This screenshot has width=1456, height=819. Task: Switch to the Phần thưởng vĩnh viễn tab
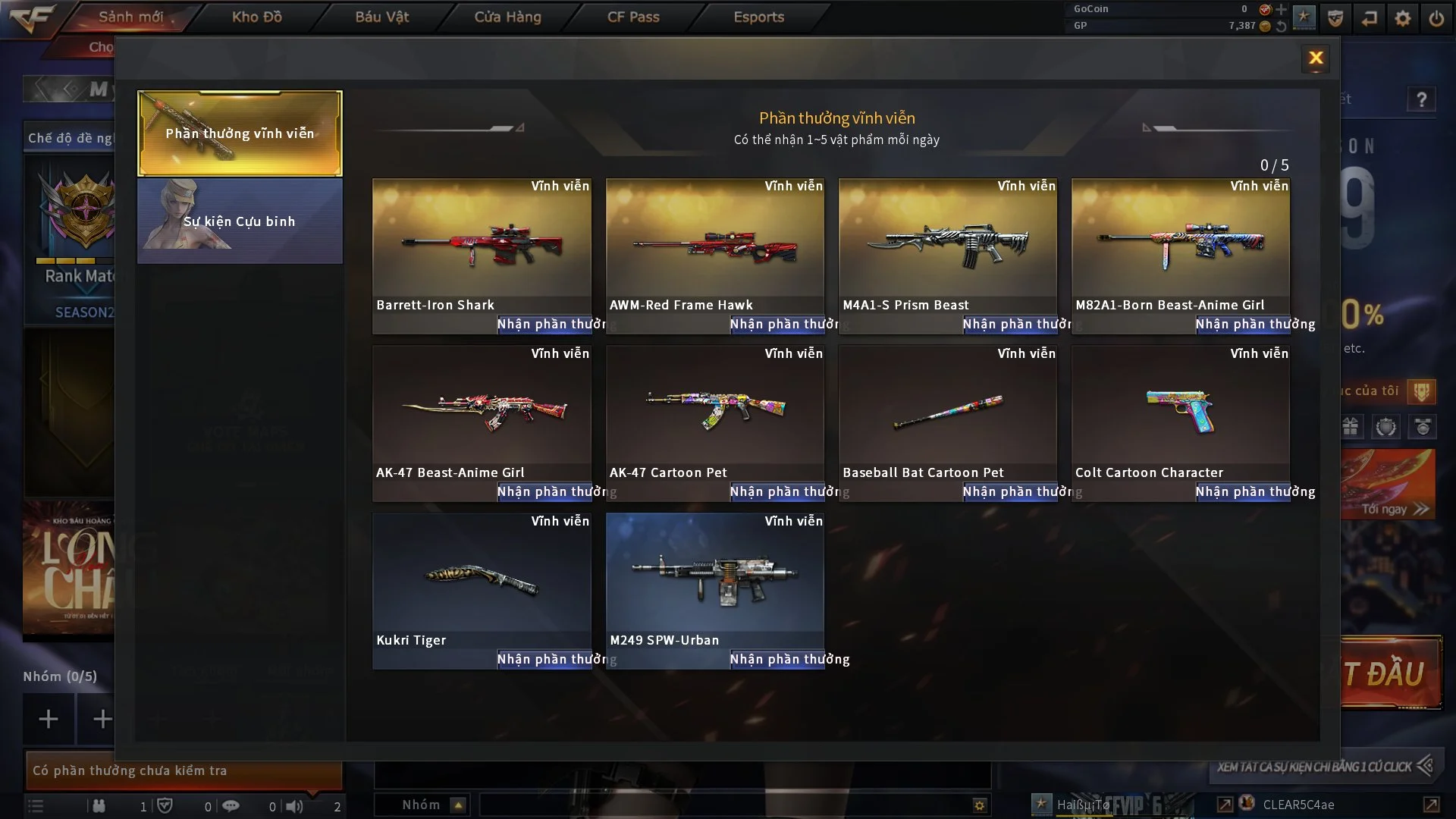coord(240,133)
